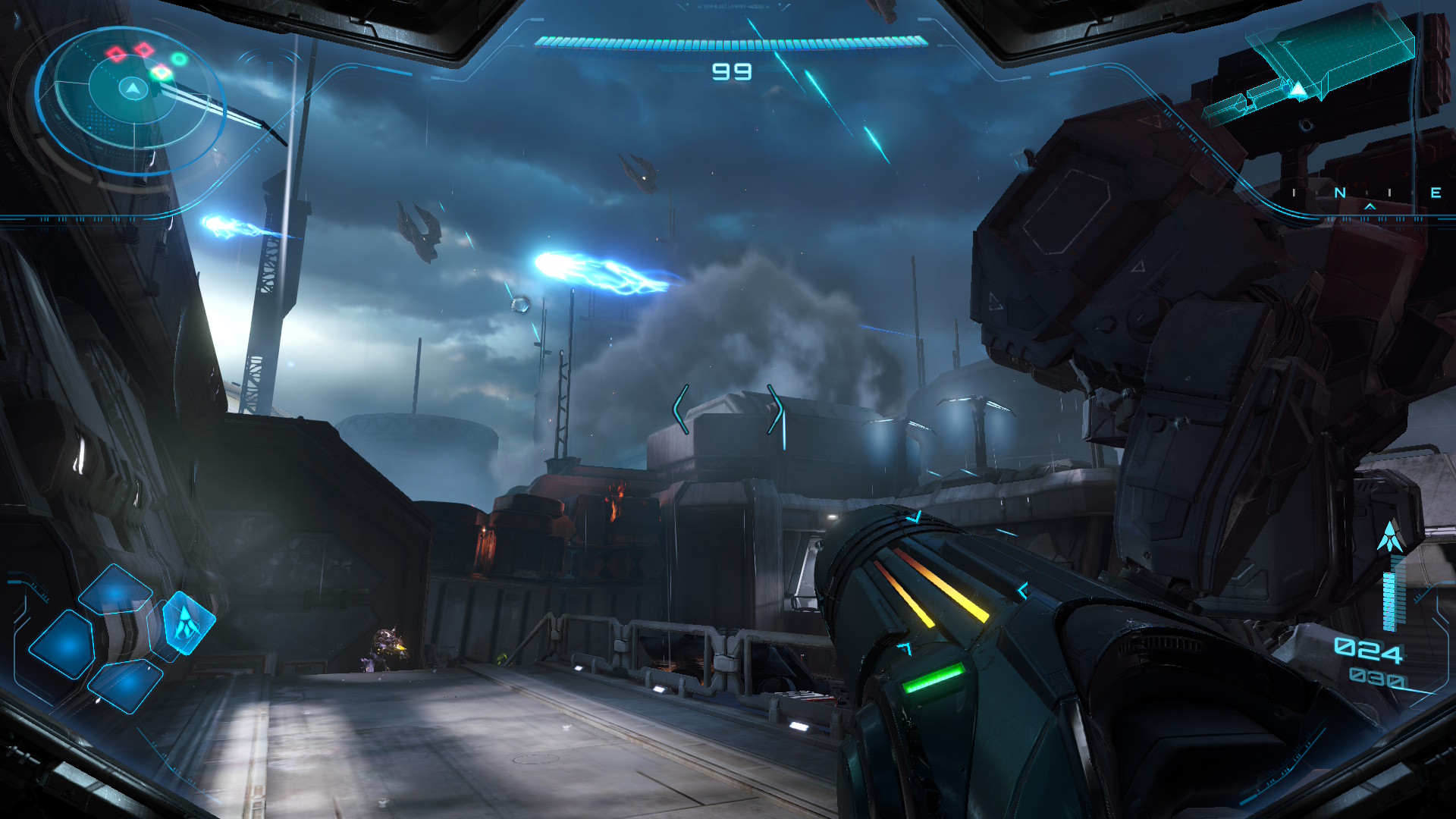The image size is (1456, 819).
Task: Click the compass heading strip
Action: click(1365, 193)
